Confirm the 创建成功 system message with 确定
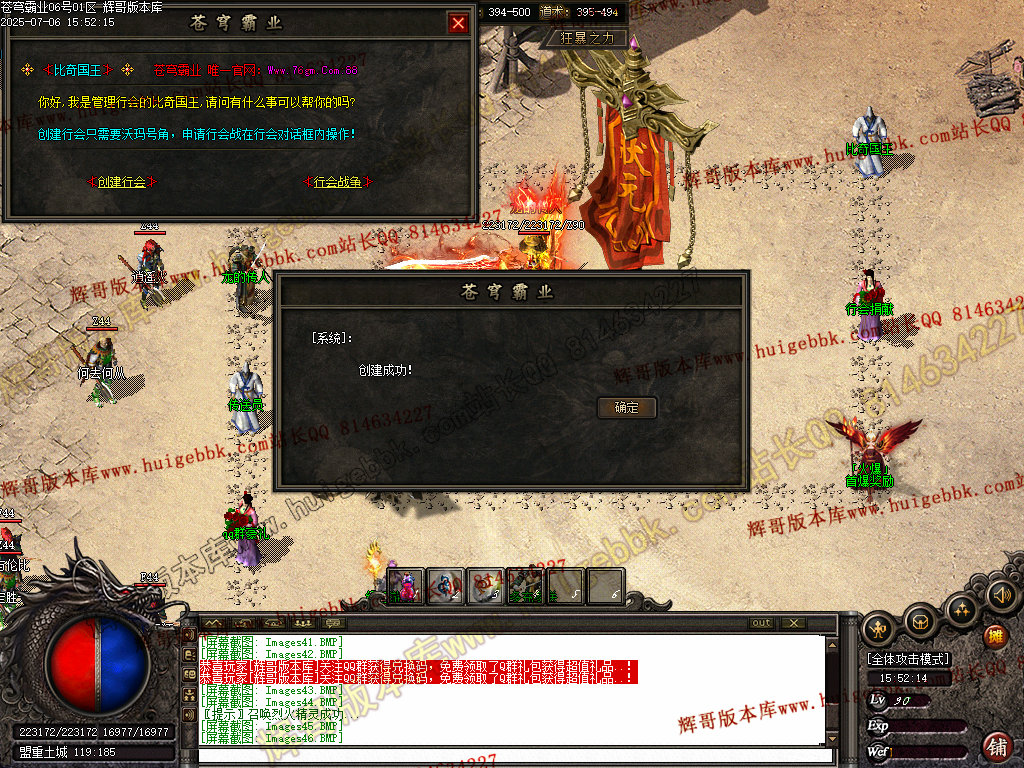The height and width of the screenshot is (768, 1024). coord(627,408)
